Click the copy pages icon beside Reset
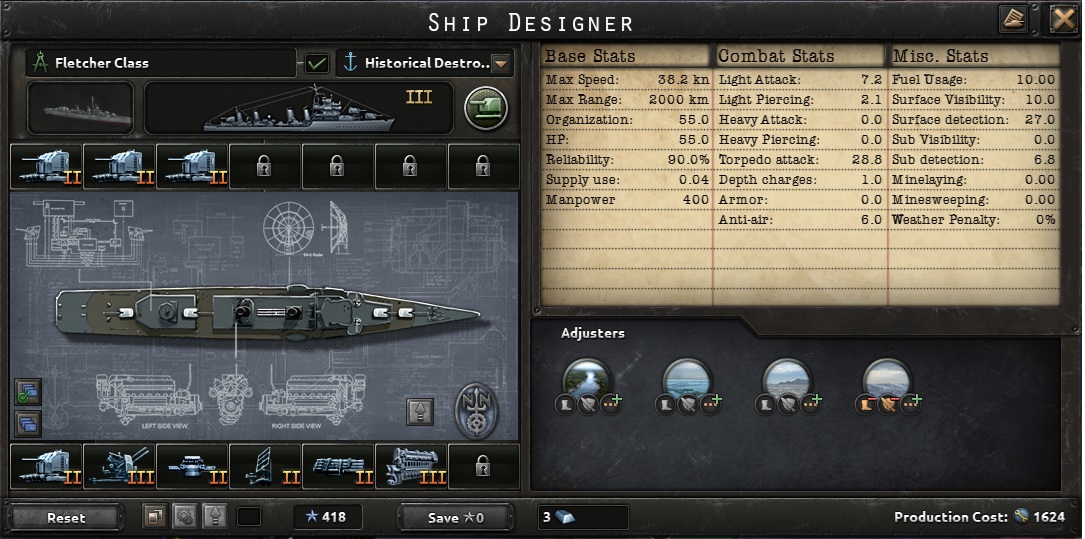This screenshot has height=539, width=1085. 154,517
